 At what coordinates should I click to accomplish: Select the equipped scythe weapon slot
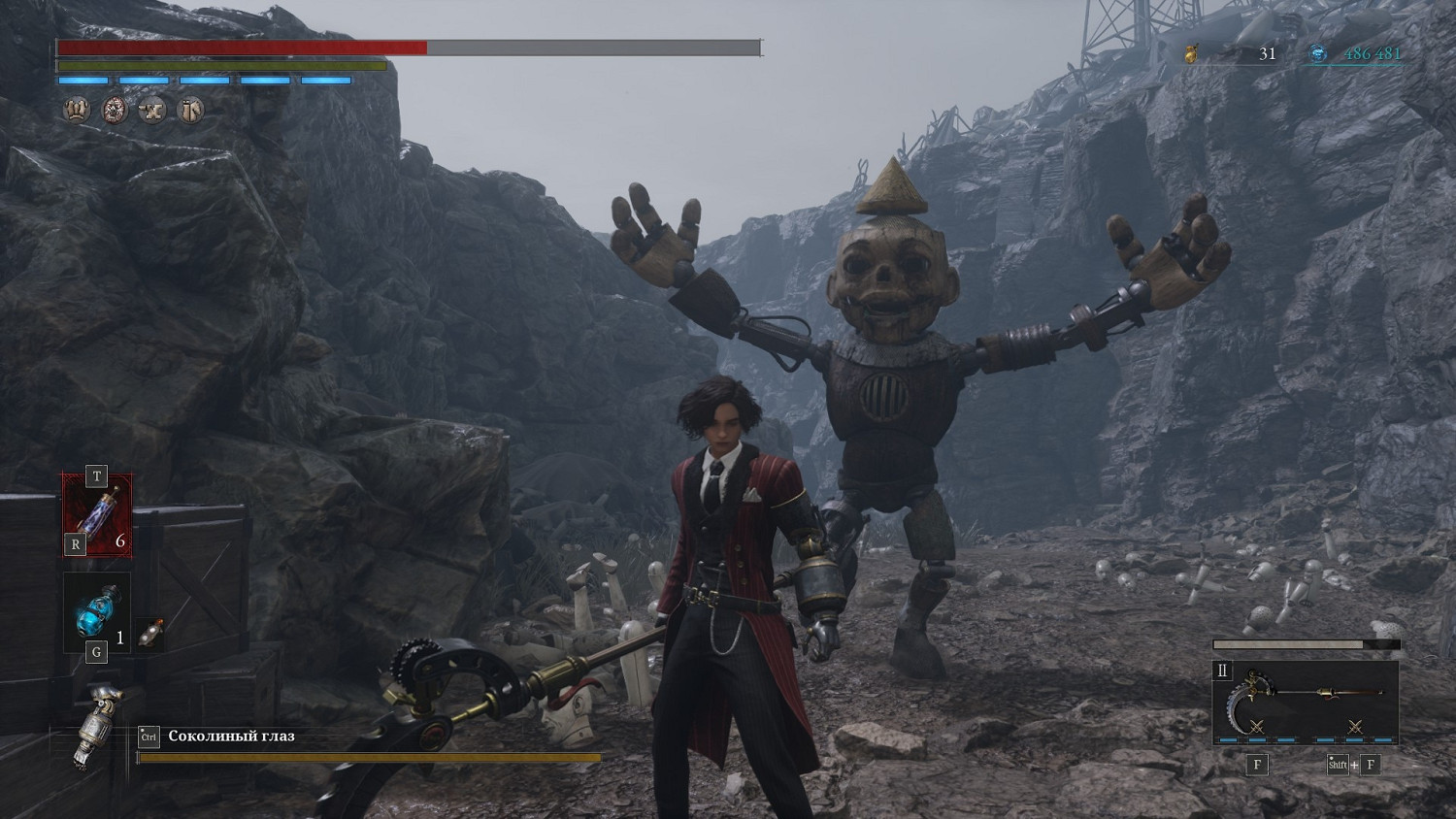pos(1306,694)
